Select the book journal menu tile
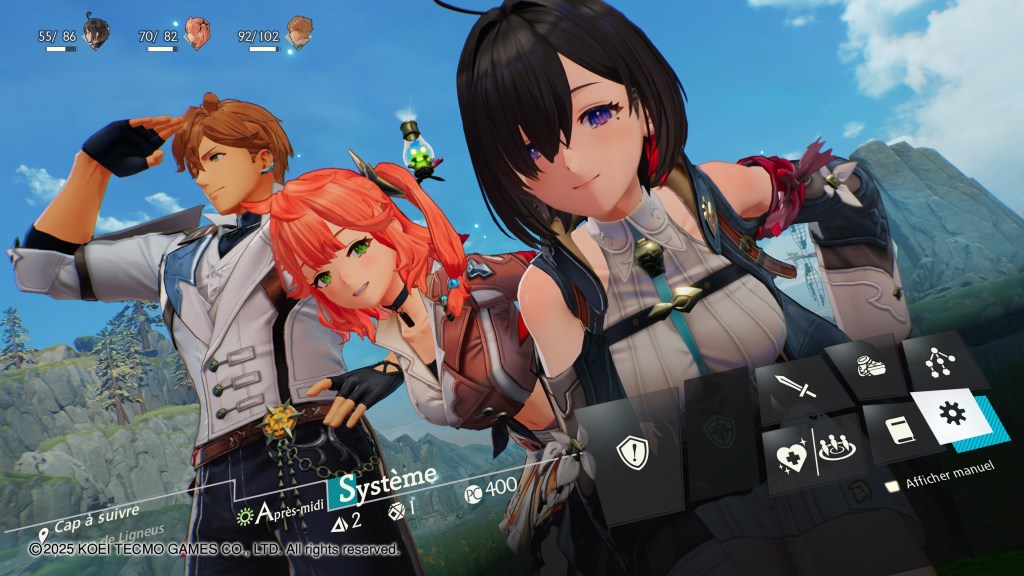Viewport: 1024px width, 576px height. pos(897,432)
